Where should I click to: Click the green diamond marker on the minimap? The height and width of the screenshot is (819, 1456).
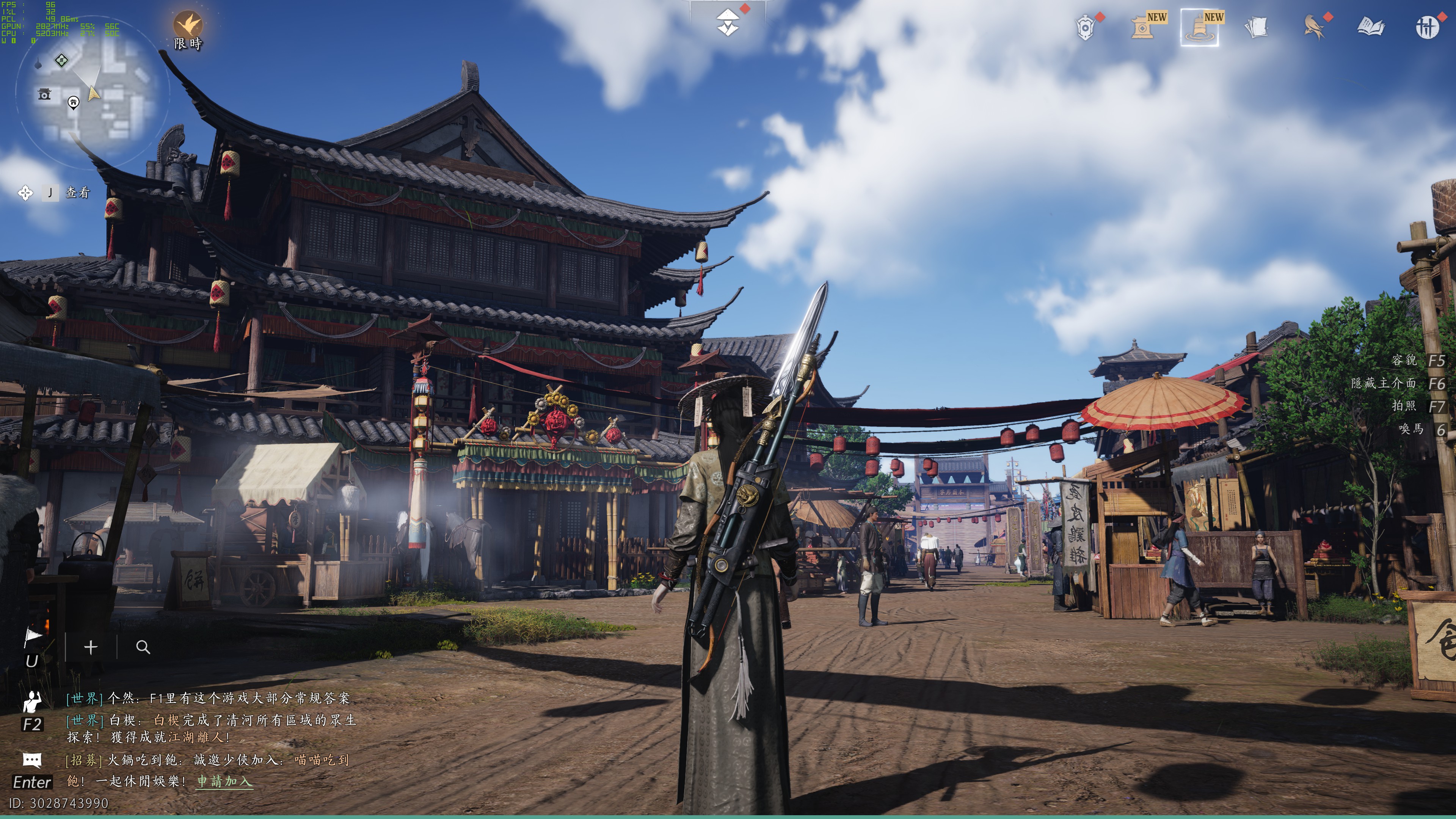[x=61, y=60]
